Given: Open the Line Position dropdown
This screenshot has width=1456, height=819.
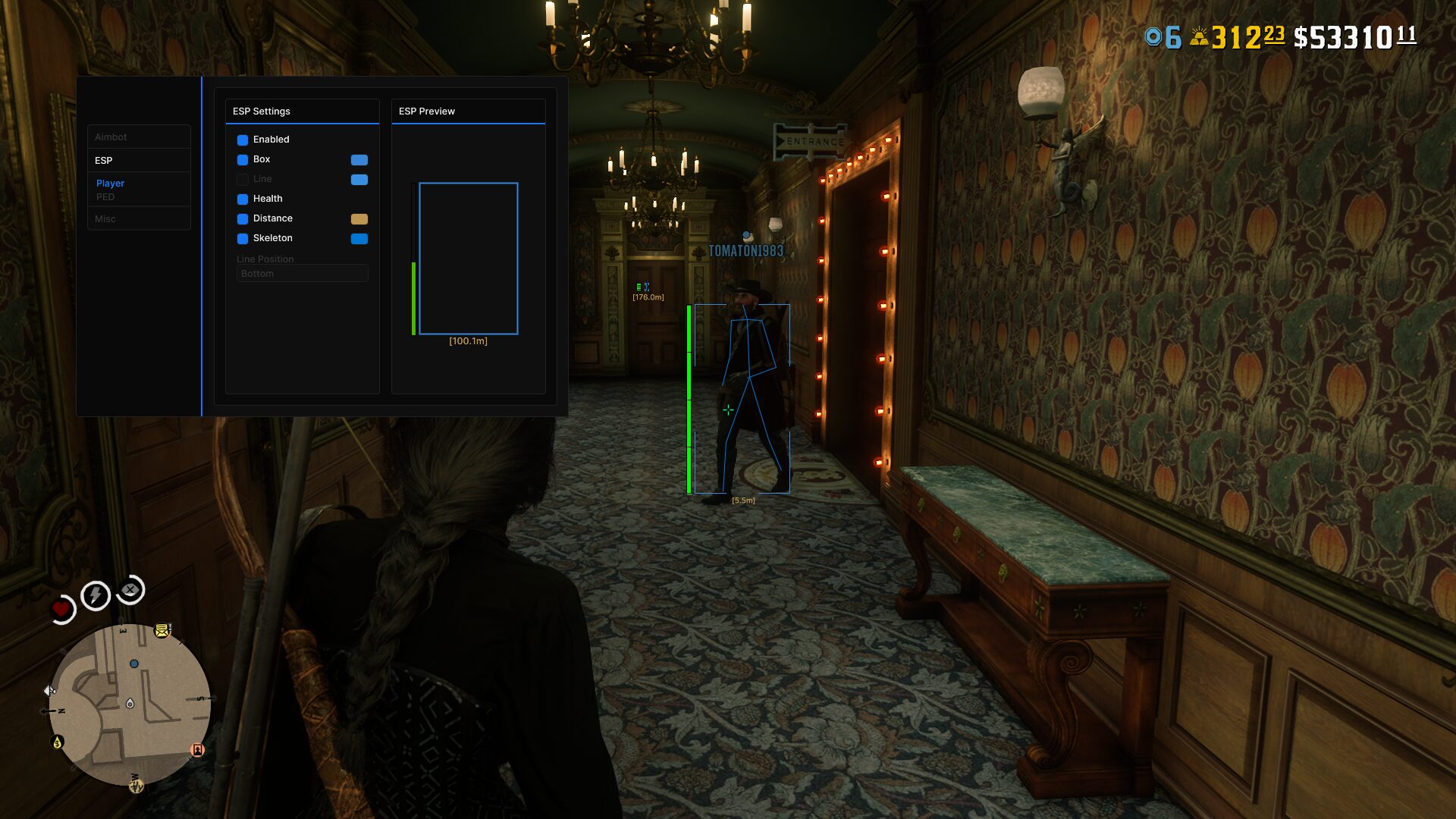Looking at the screenshot, I should (302, 274).
